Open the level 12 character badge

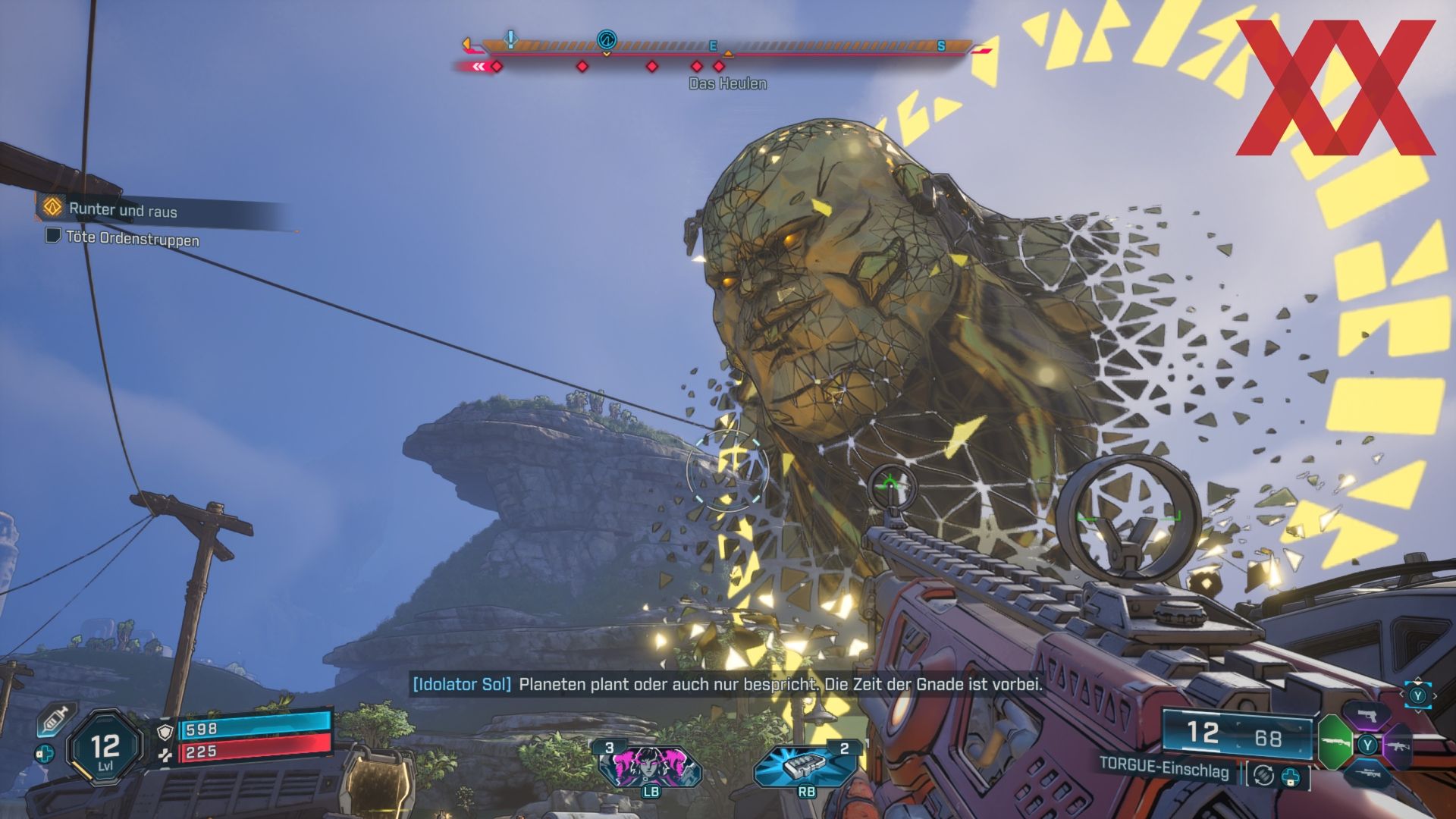coord(105,748)
